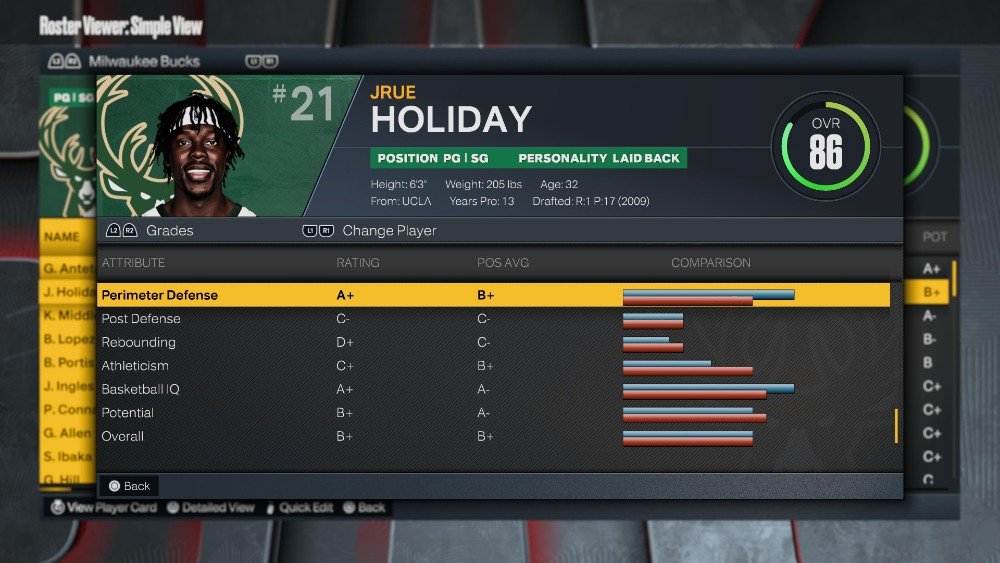Sort the roster by the POT column

pyautogui.click(x=934, y=237)
